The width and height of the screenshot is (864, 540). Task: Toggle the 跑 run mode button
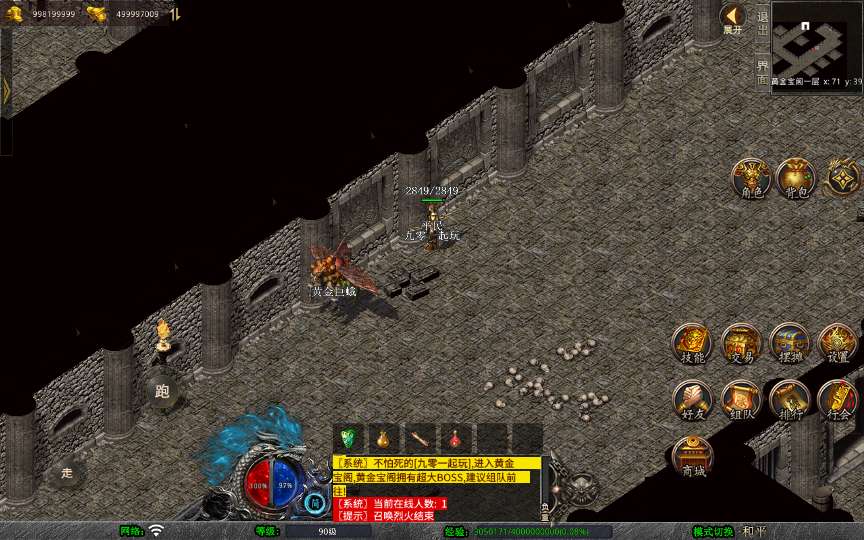tap(162, 391)
